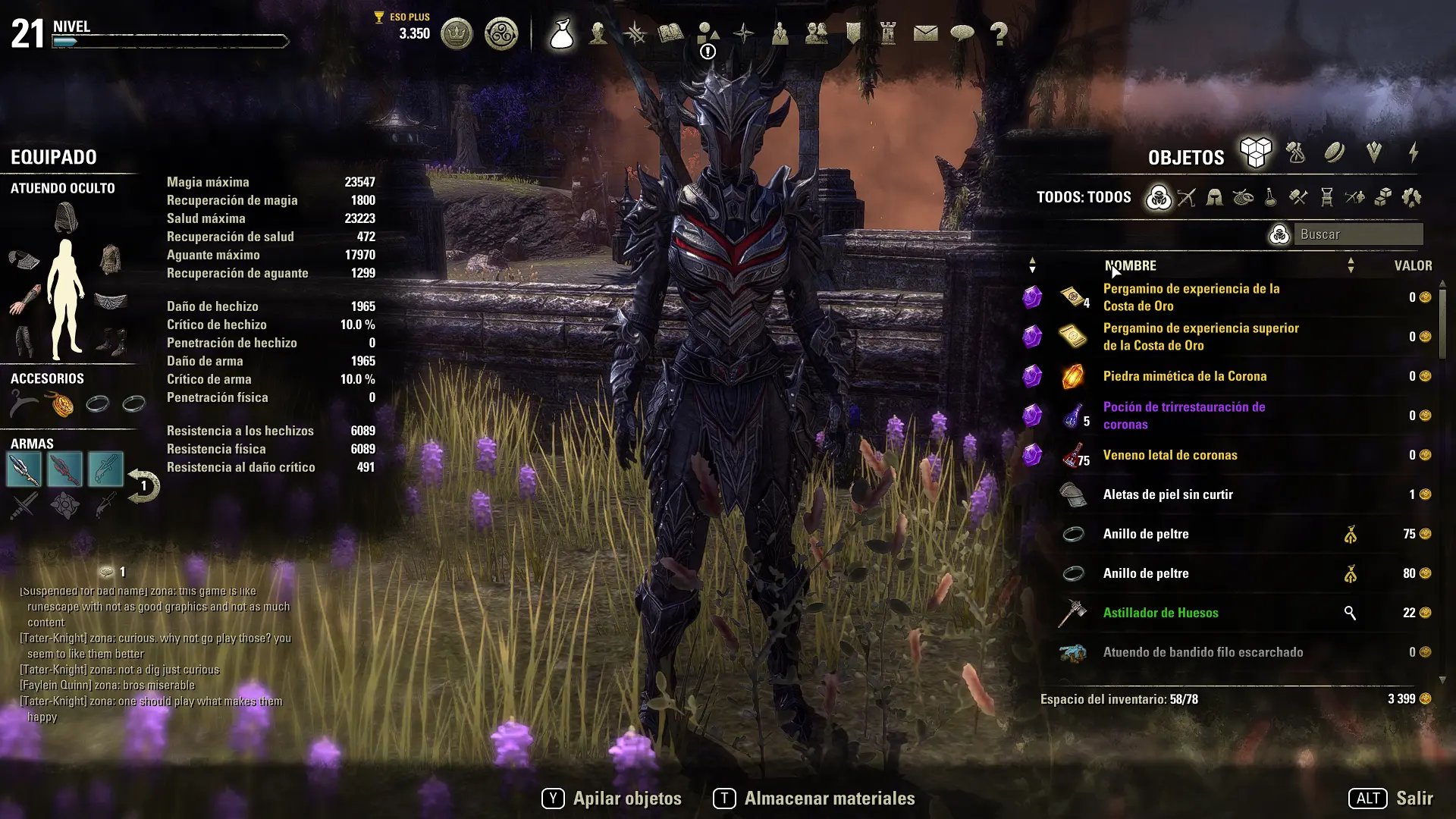Open the journal book menu
Image resolution: width=1456 pixels, height=819 pixels.
(x=670, y=33)
